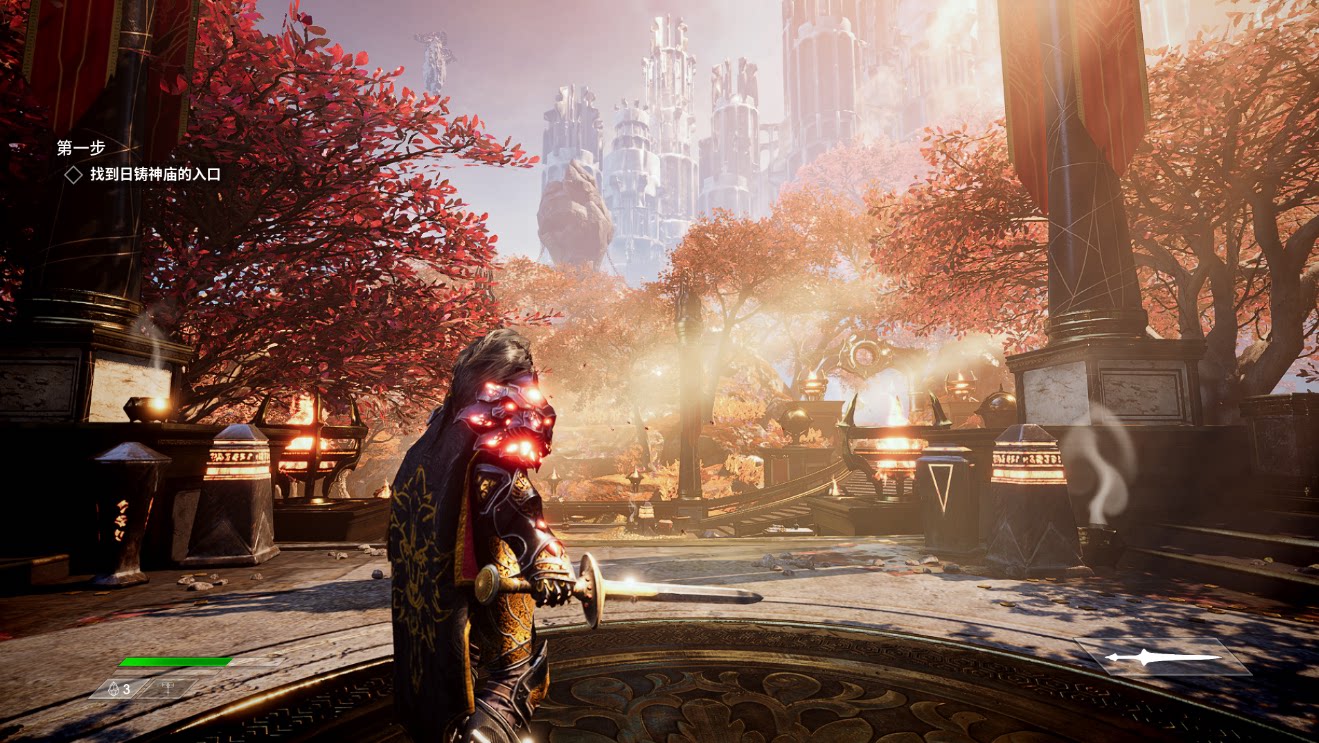Select the equipped longsword weapon icon

[x=1163, y=658]
